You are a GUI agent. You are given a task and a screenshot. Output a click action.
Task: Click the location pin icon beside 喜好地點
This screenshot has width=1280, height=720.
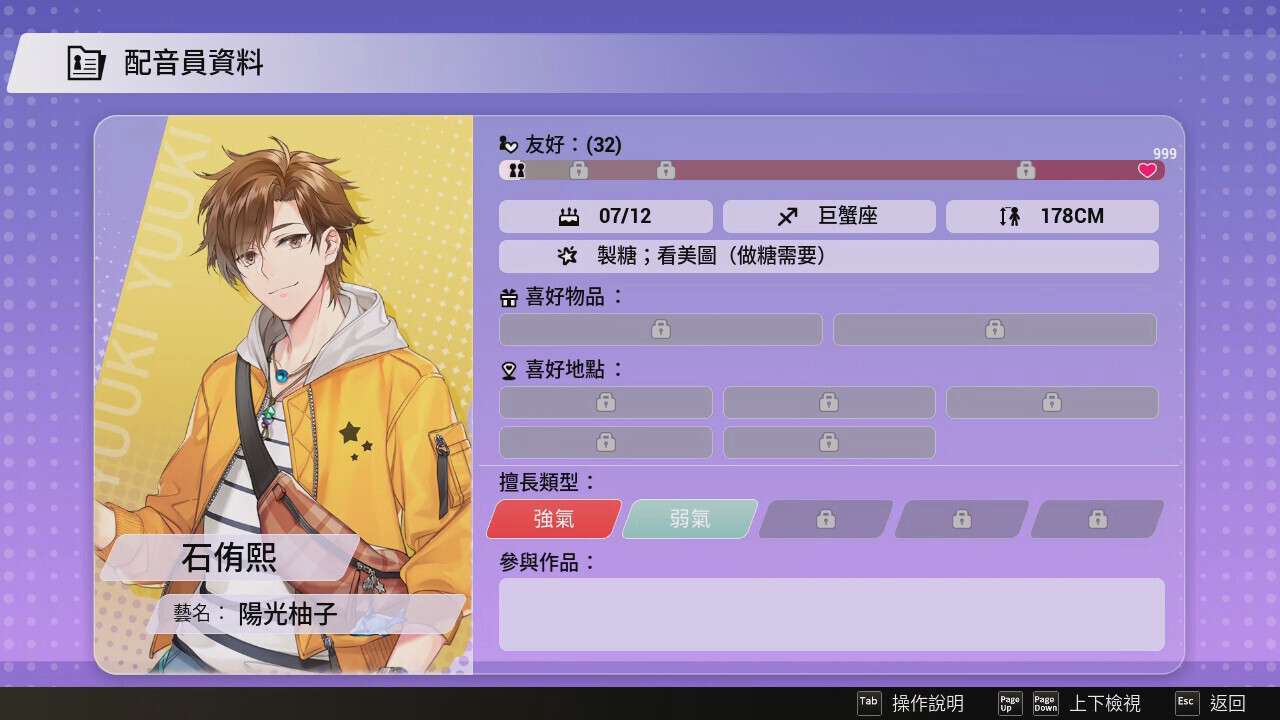tap(507, 370)
